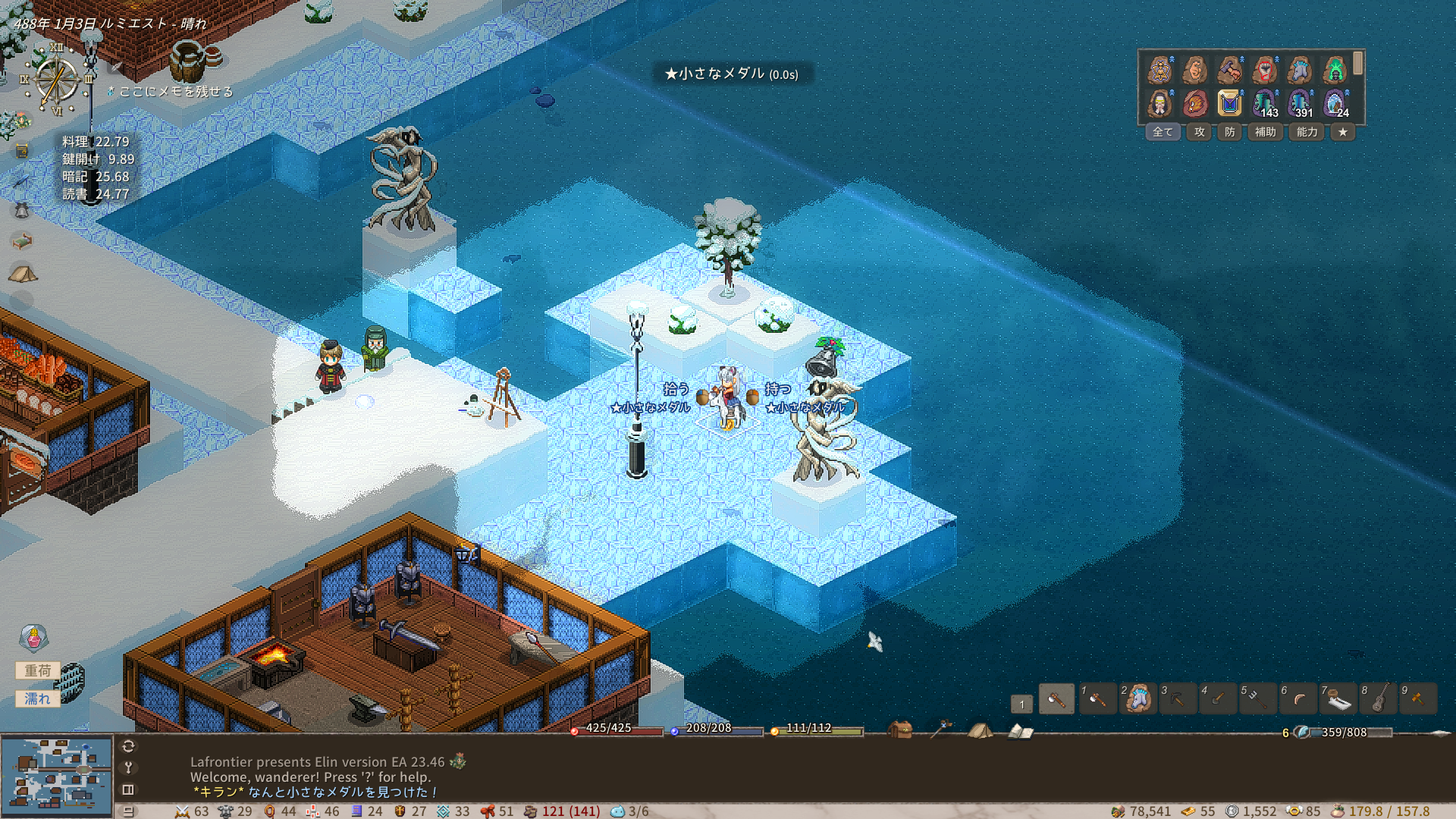
Task: Select the golden-framed blue gem ability
Action: (x=1229, y=103)
